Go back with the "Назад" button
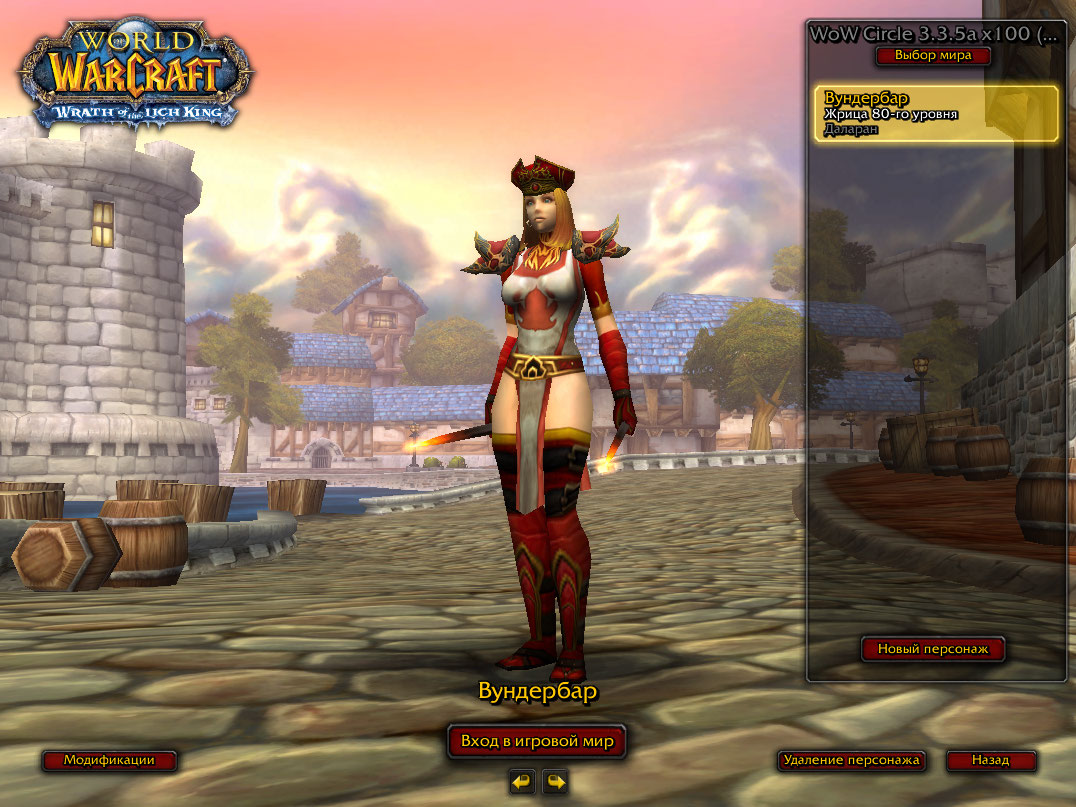1076x807 pixels. point(990,760)
